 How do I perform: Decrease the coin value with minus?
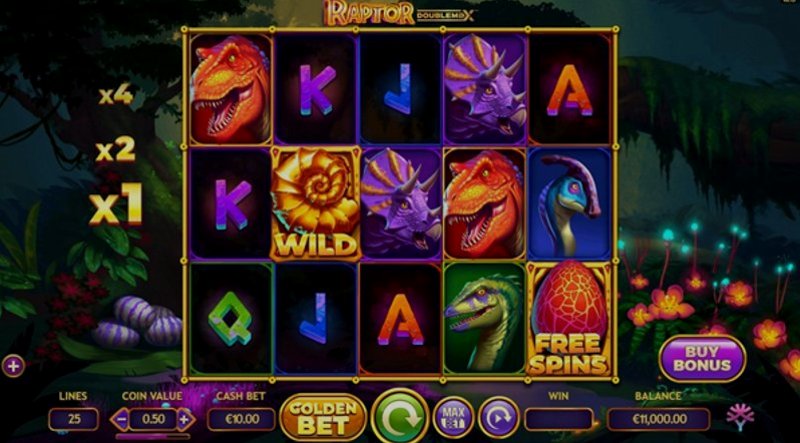pos(121,419)
